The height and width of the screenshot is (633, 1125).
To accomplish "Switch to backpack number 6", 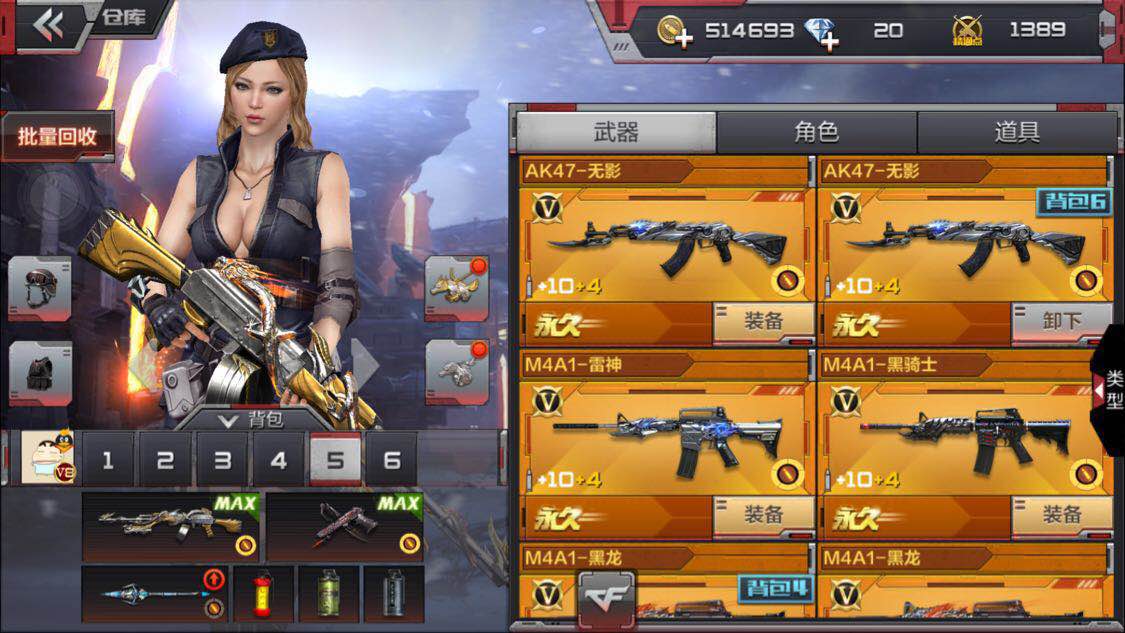I will (392, 460).
